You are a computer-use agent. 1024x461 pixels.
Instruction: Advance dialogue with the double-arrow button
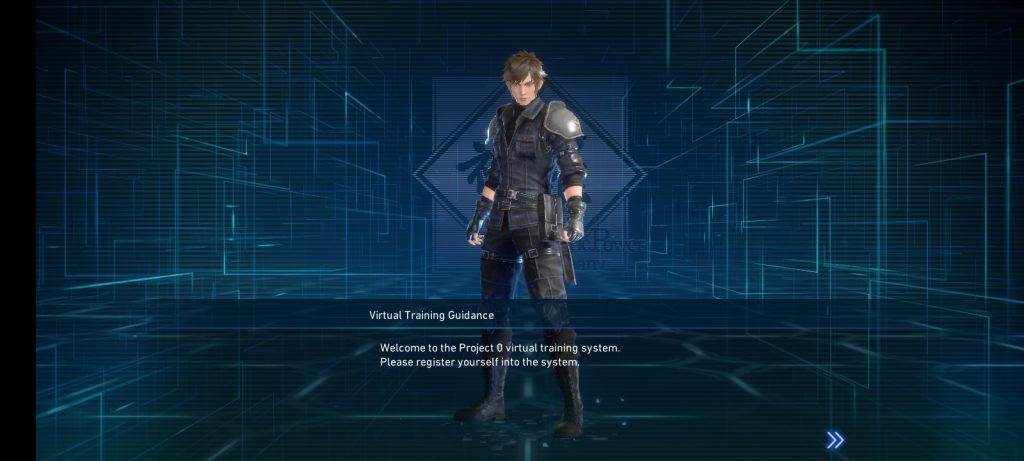[x=835, y=440]
